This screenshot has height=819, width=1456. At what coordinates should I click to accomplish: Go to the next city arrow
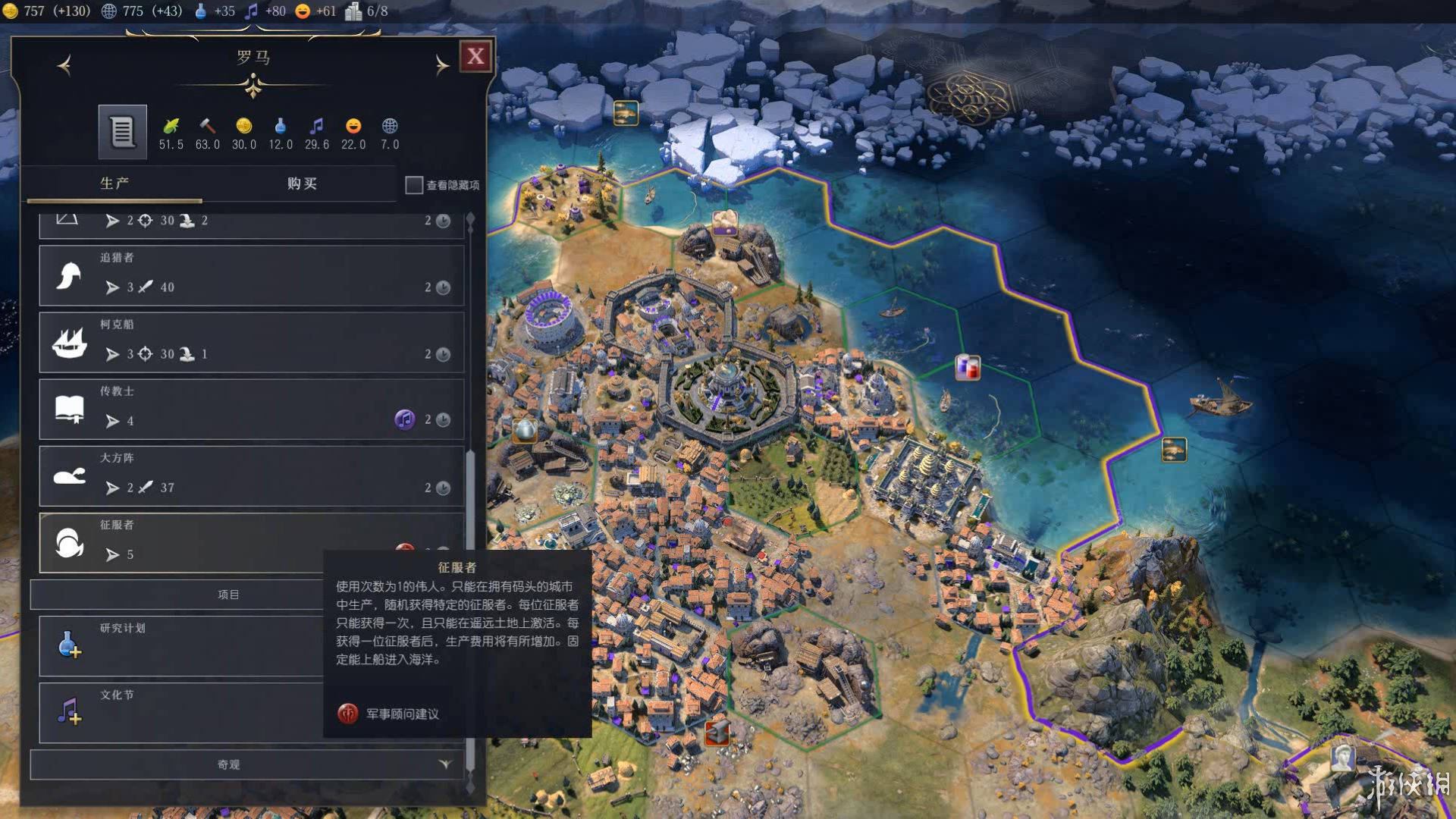441,65
